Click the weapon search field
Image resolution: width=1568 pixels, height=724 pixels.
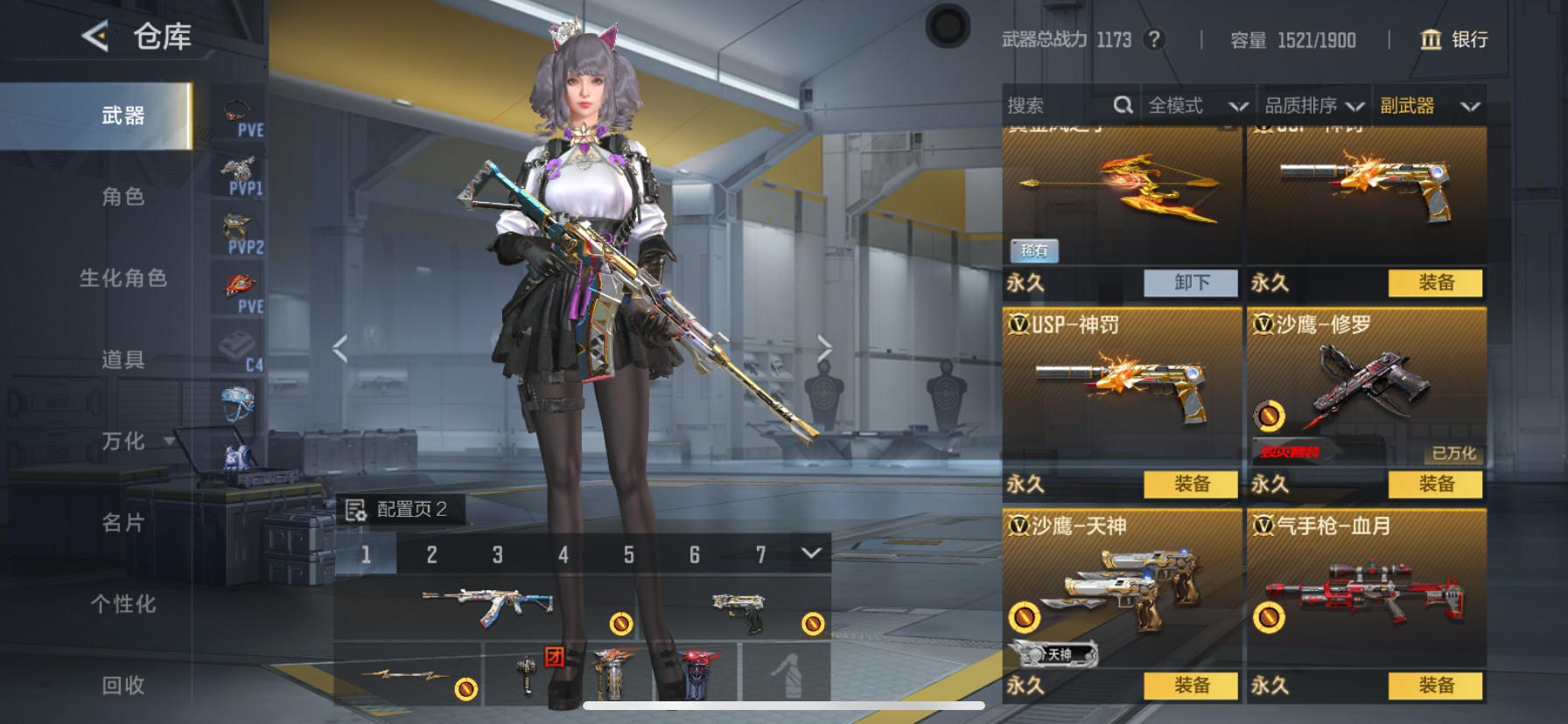[1059, 106]
